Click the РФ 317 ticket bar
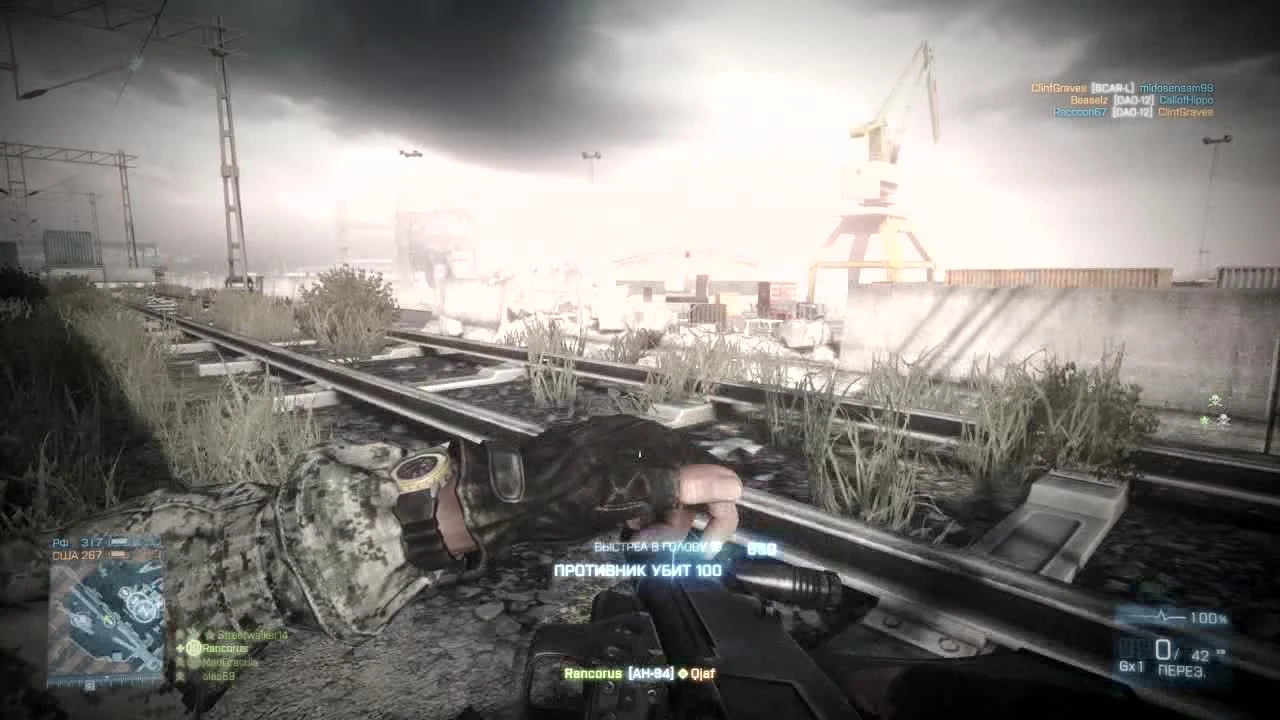The image size is (1280, 720). coord(92,540)
